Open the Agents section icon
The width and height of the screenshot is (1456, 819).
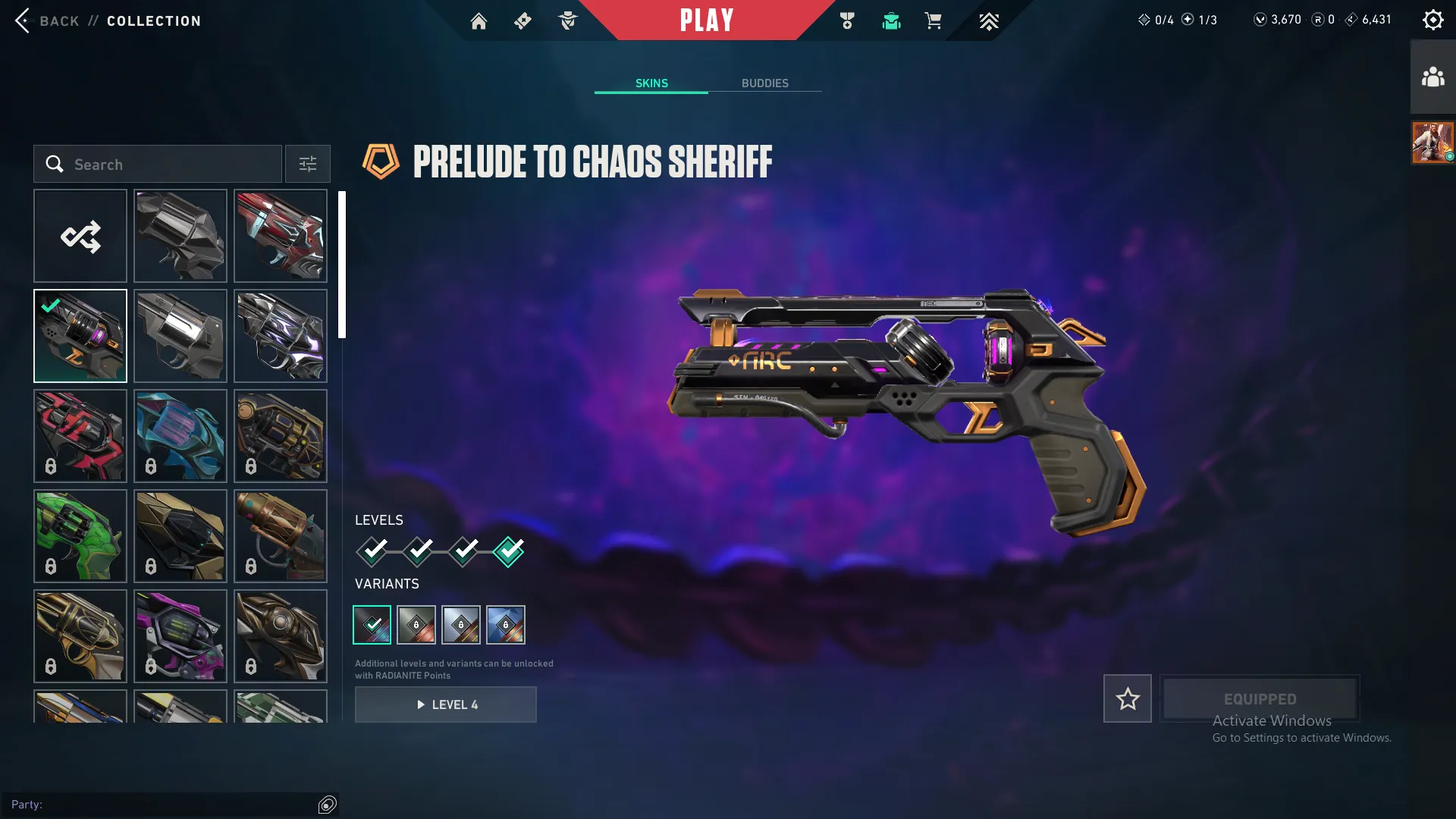(568, 20)
